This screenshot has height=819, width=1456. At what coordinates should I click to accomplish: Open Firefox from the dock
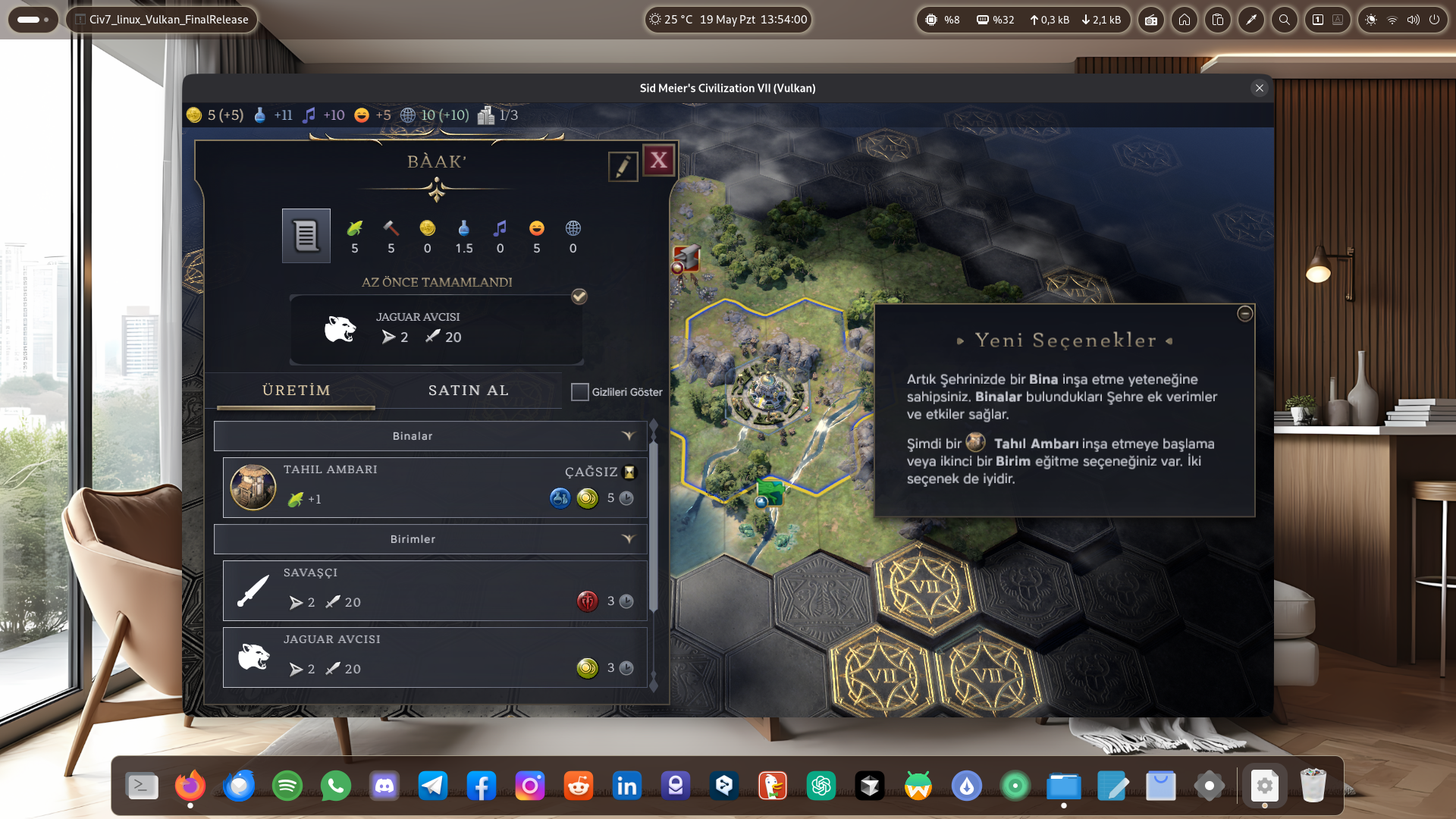click(x=190, y=786)
